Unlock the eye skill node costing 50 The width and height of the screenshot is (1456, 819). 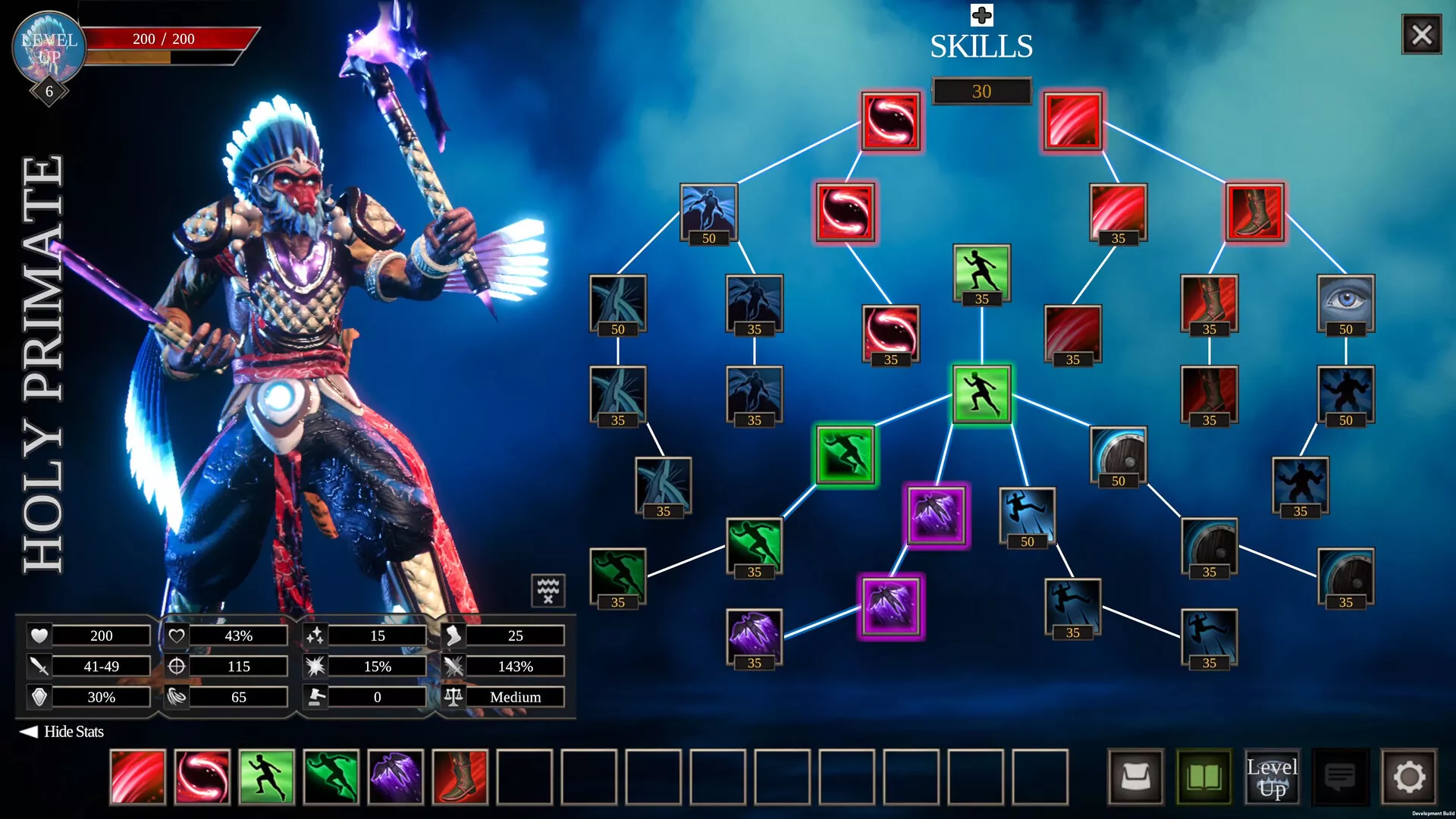coord(1345,302)
